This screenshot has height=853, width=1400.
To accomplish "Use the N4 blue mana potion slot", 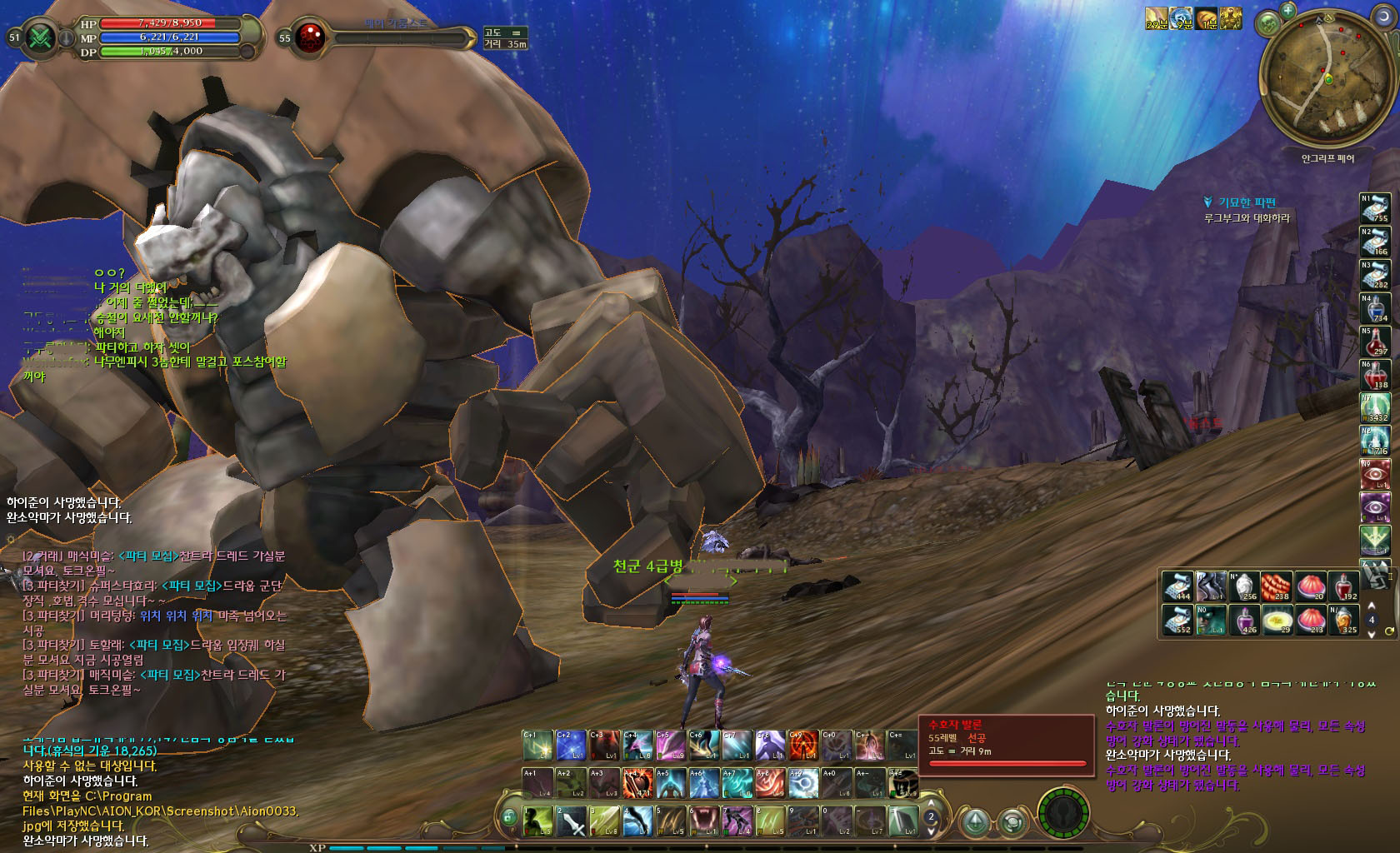I will click(x=1375, y=309).
